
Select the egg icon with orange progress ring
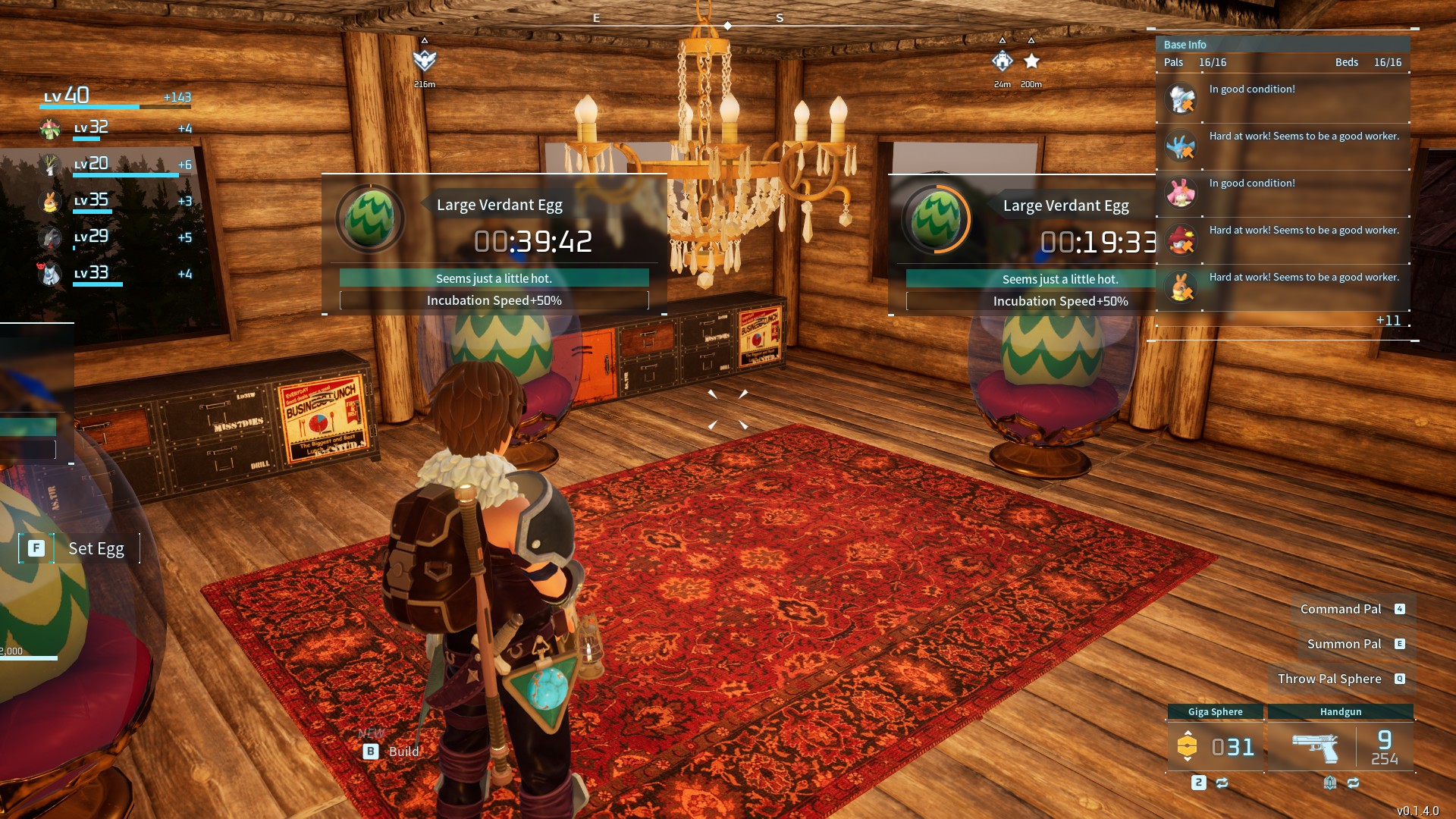[936, 219]
